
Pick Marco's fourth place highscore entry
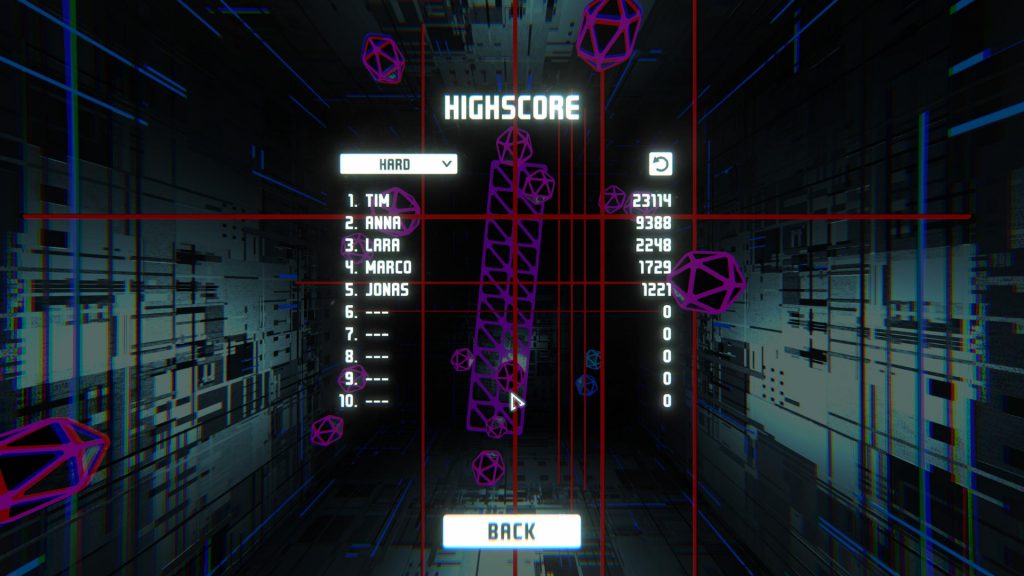point(508,268)
